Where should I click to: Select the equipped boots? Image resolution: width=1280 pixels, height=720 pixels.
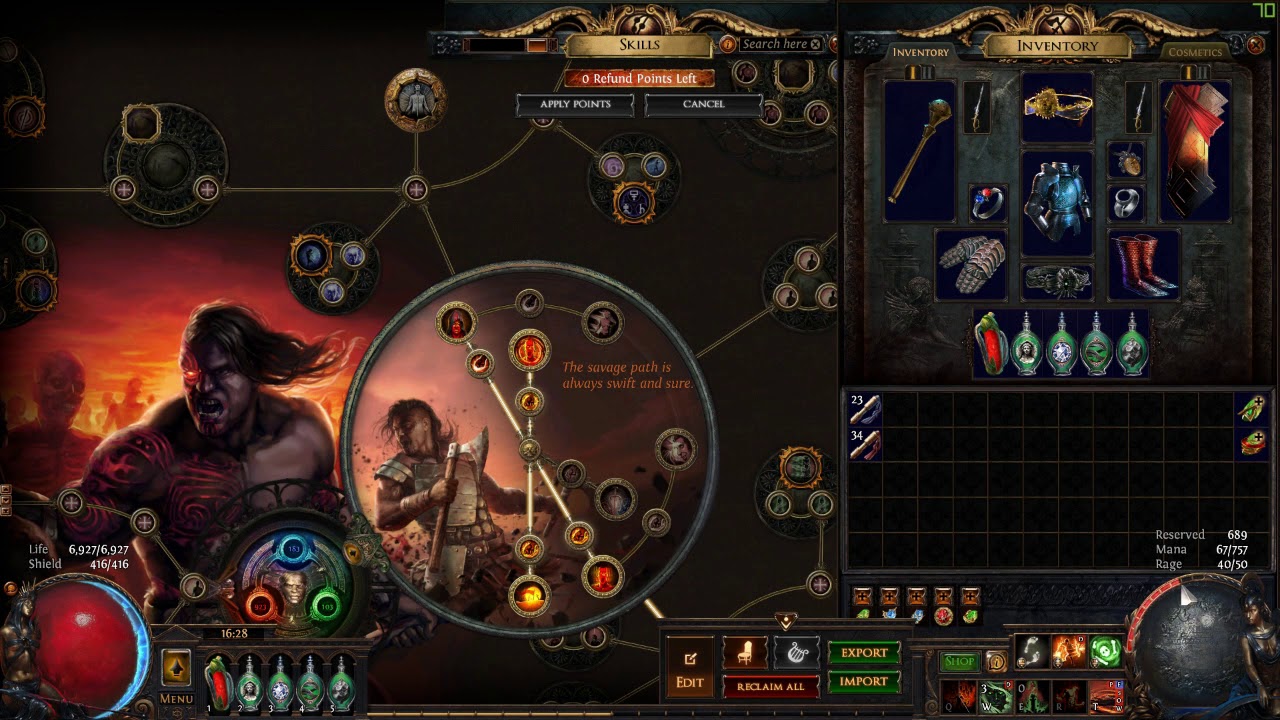pyautogui.click(x=1144, y=264)
